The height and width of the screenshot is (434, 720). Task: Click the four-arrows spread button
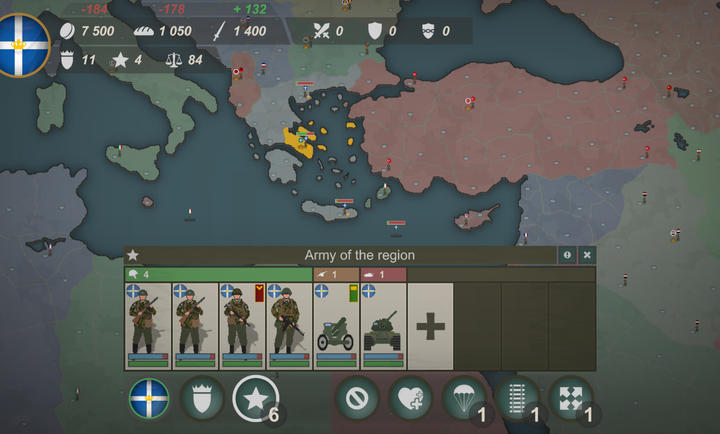(x=571, y=398)
